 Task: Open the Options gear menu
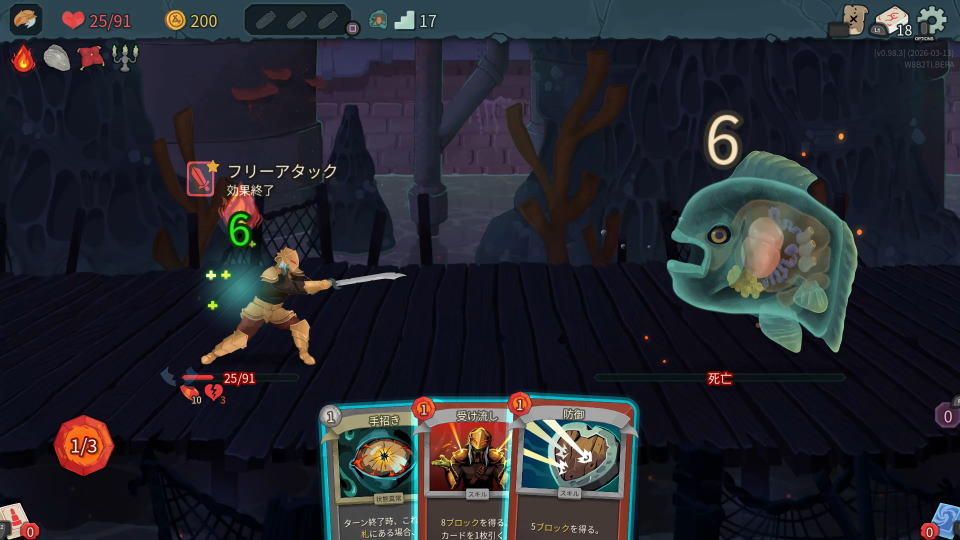pyautogui.click(x=931, y=20)
